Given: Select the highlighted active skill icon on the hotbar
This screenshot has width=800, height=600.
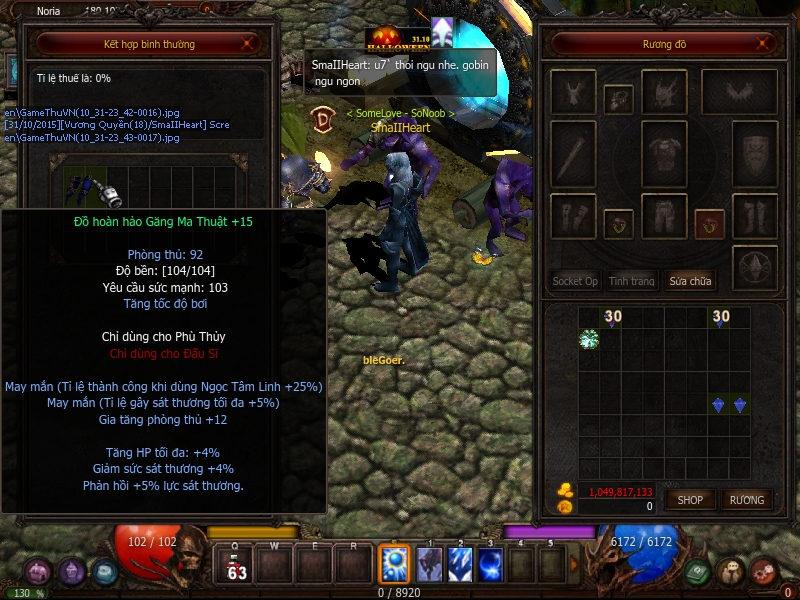Looking at the screenshot, I should [x=394, y=564].
